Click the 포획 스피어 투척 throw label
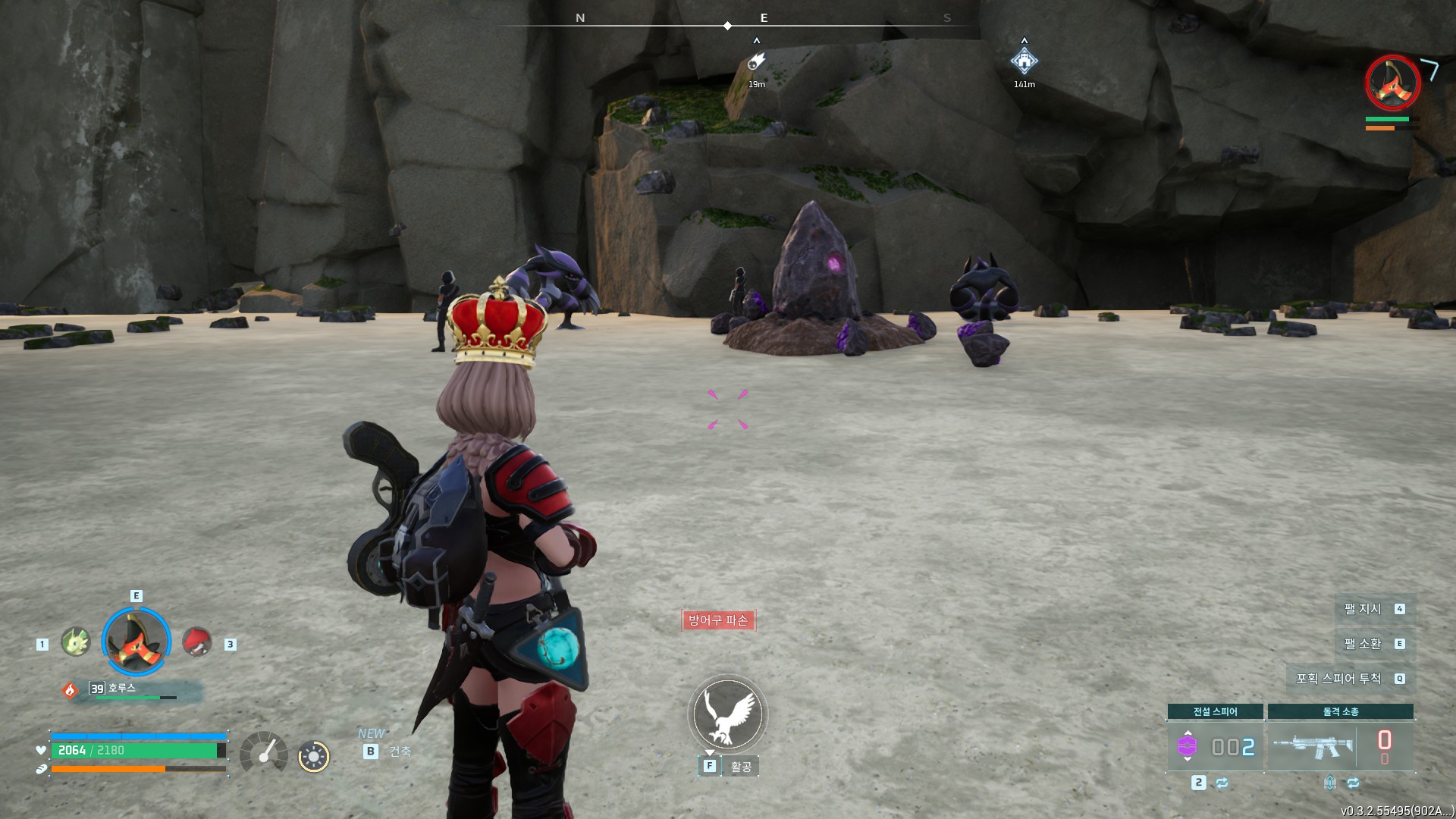Screen dimensions: 1456x819 tap(1338, 679)
